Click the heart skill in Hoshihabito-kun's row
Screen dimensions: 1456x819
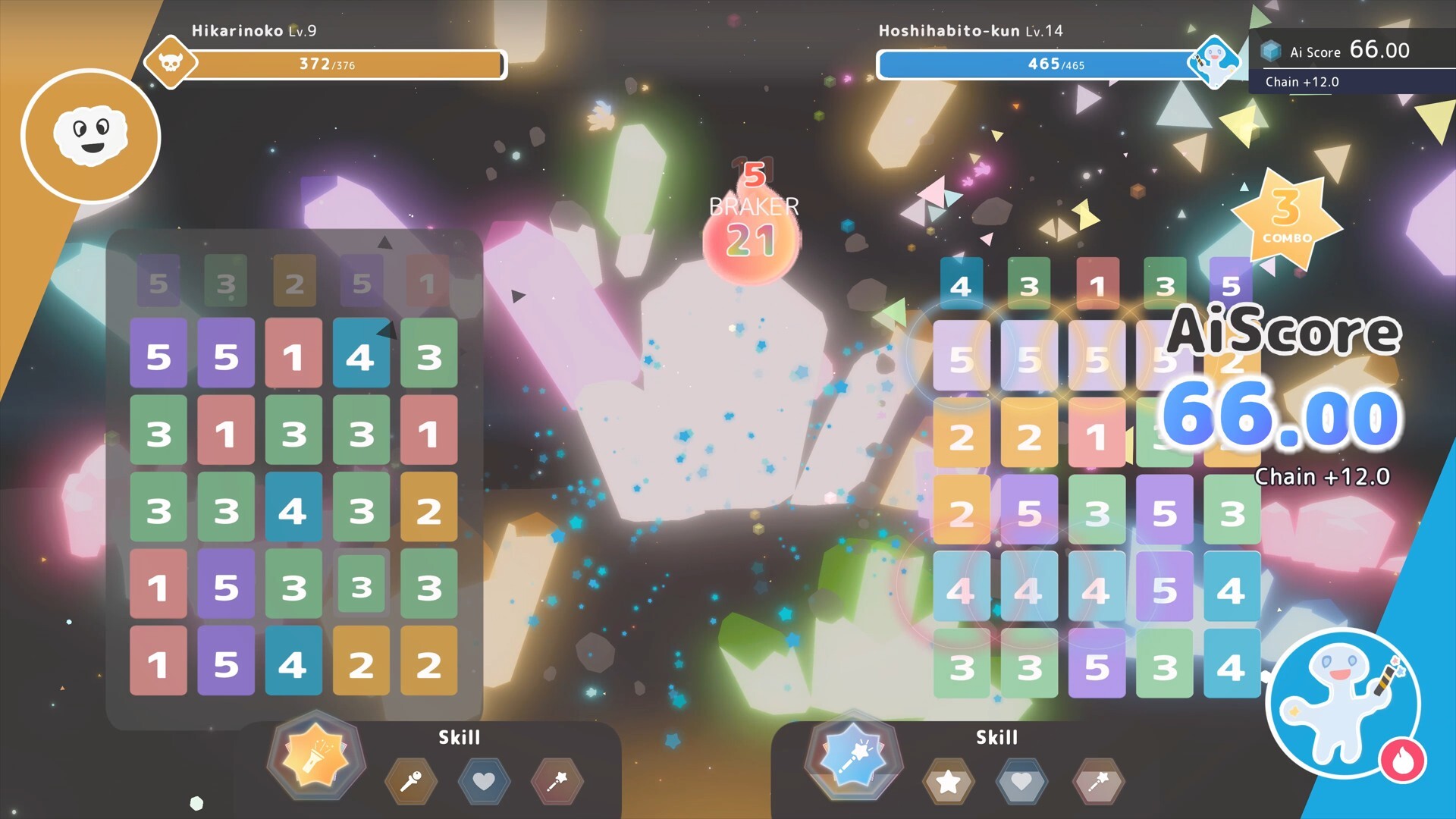[1023, 782]
